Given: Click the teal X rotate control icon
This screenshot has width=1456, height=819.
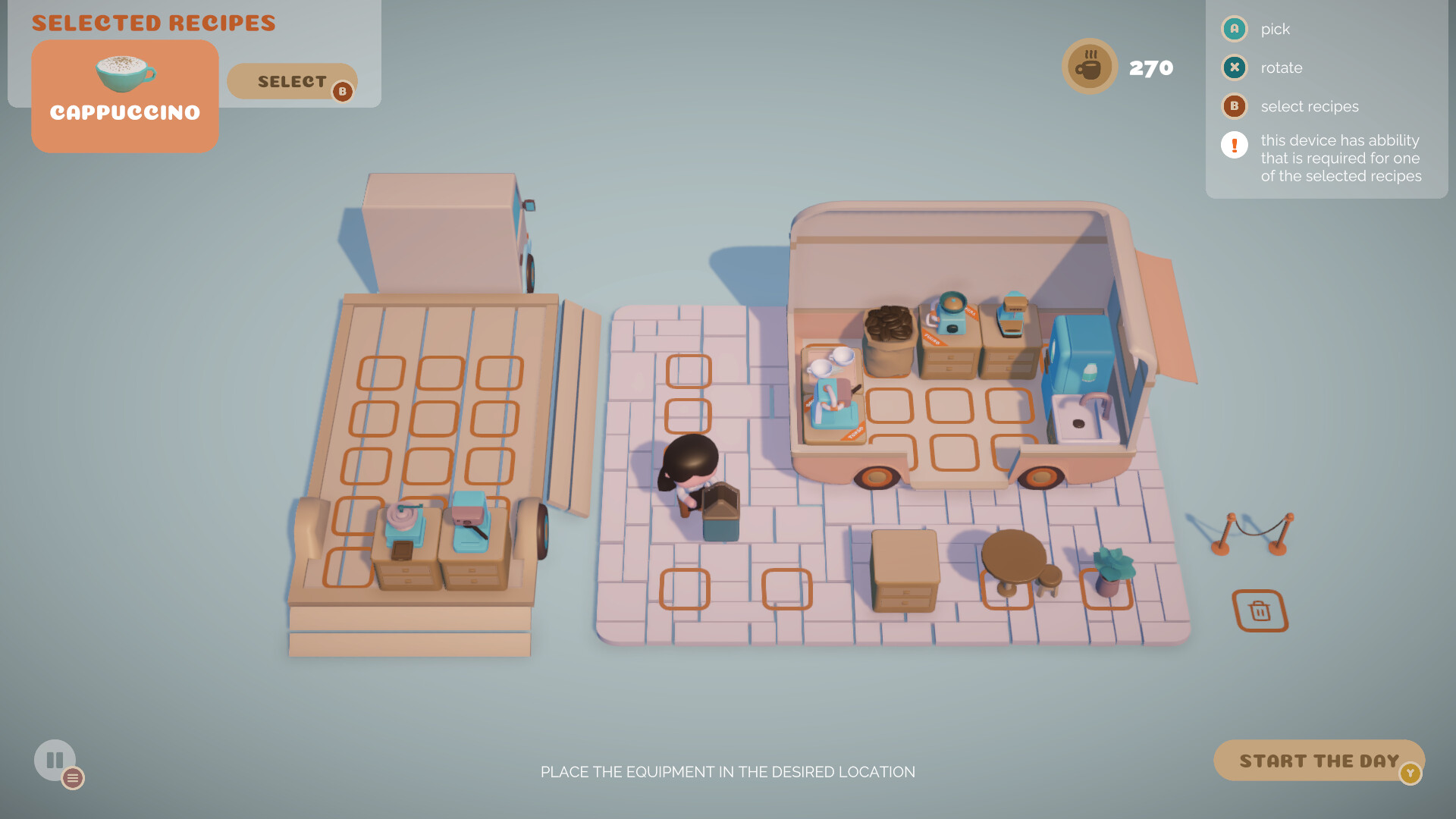Looking at the screenshot, I should [x=1234, y=67].
